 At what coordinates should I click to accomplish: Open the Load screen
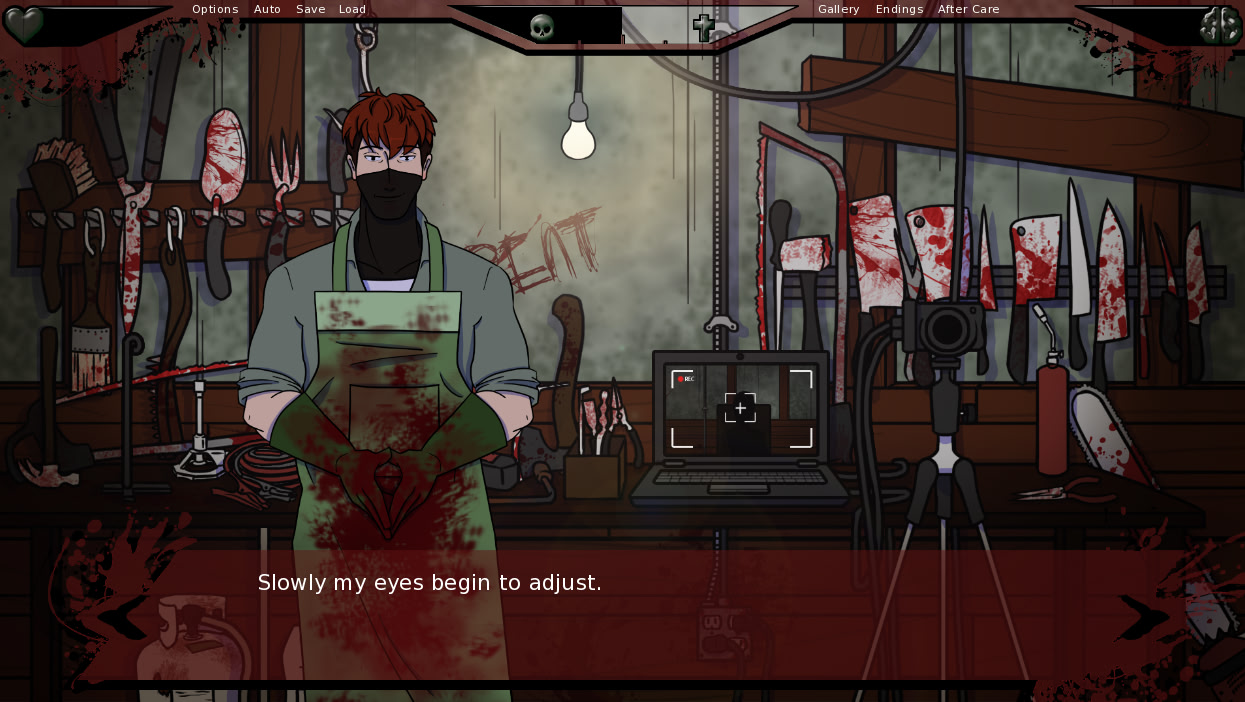(x=352, y=9)
